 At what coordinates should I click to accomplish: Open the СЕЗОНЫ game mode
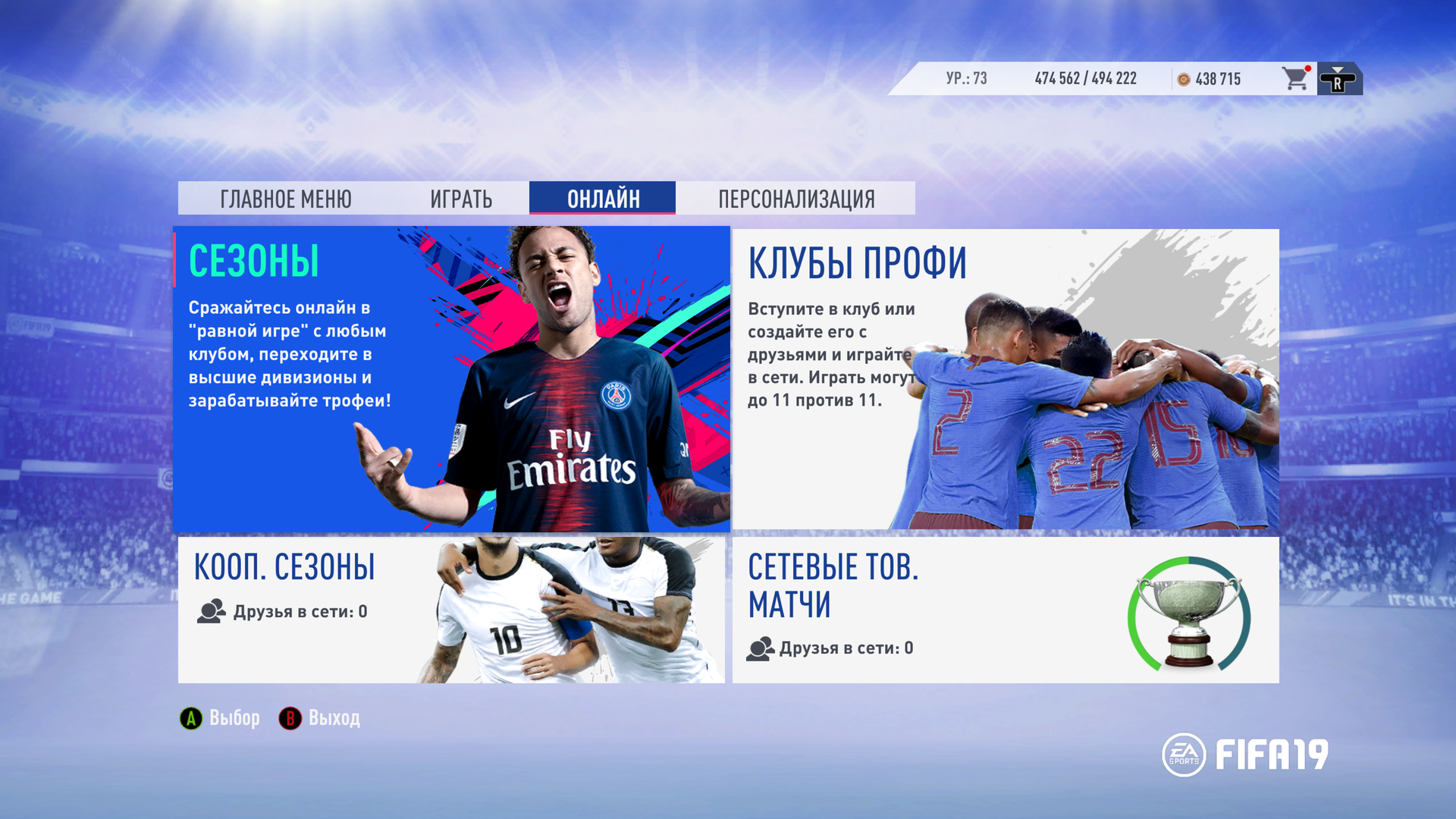(x=451, y=377)
